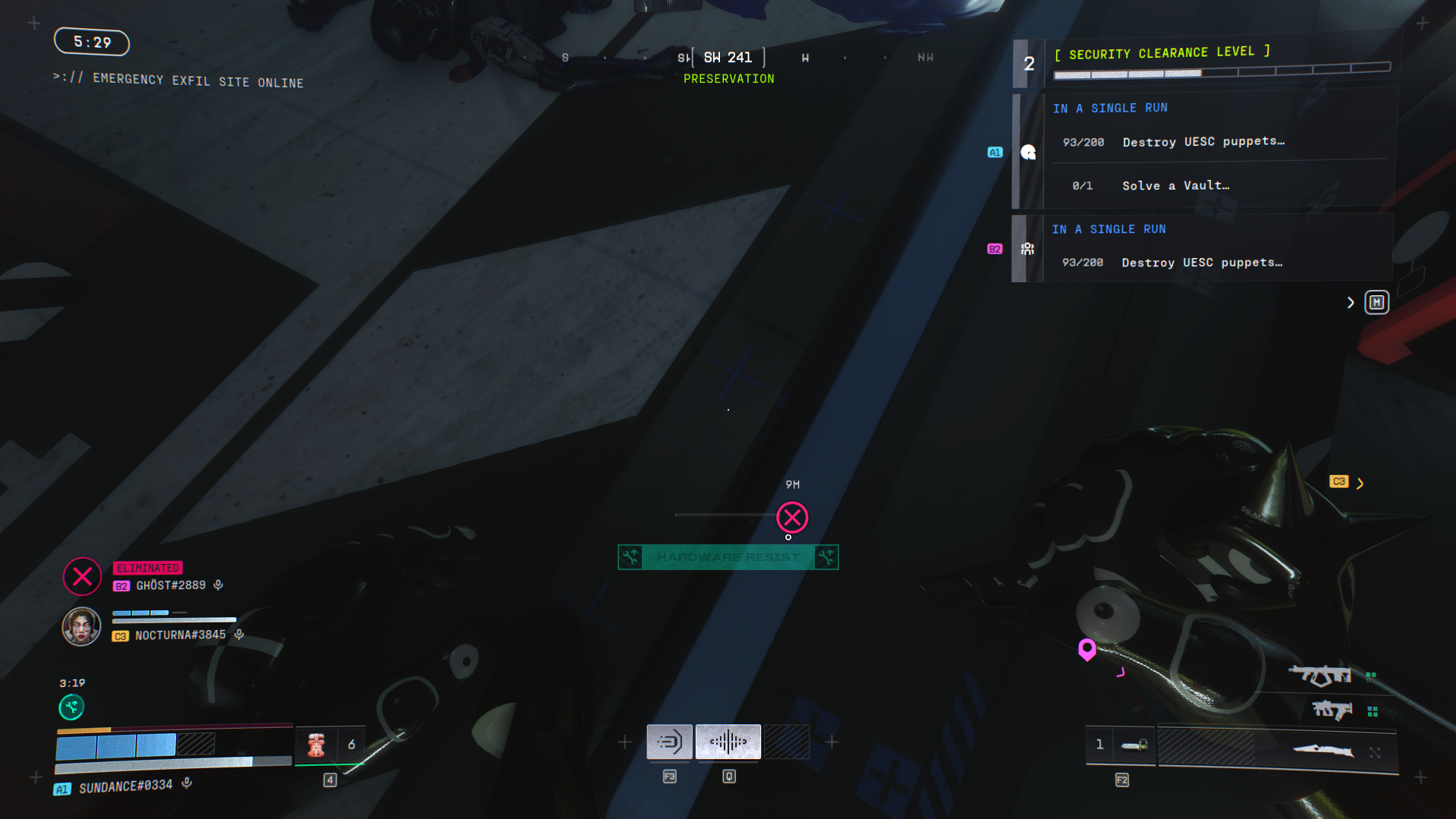Click the eliminated teammate marker at 9M
Viewport: 1456px width, 819px height.
tap(792, 518)
